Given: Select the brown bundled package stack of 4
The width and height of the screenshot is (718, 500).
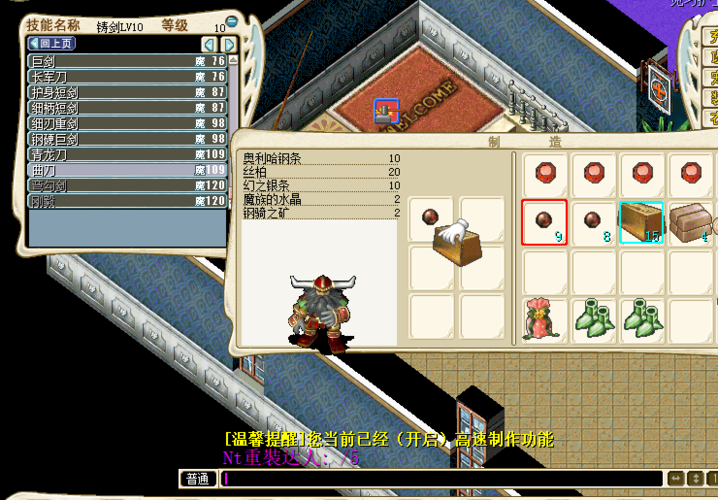Looking at the screenshot, I should [x=689, y=222].
